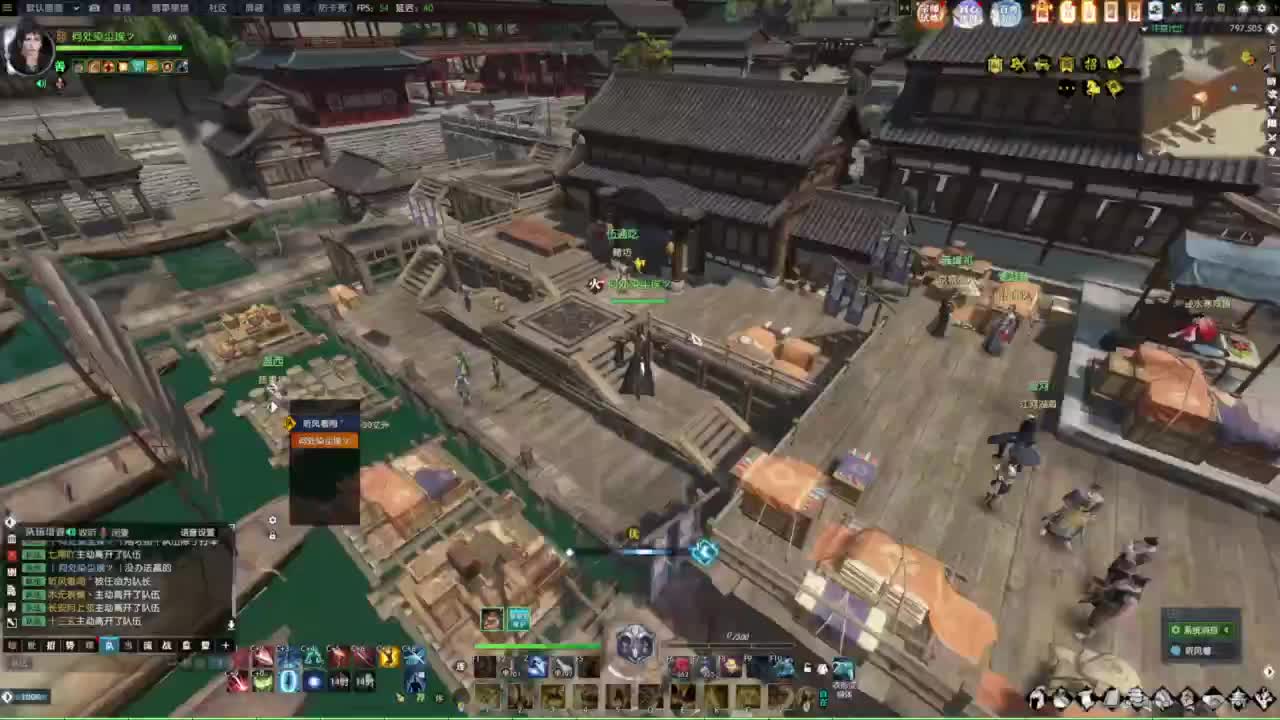Click the glowing blue skill with the 0 counter
Screen dimensions: 1280x720
click(289, 681)
